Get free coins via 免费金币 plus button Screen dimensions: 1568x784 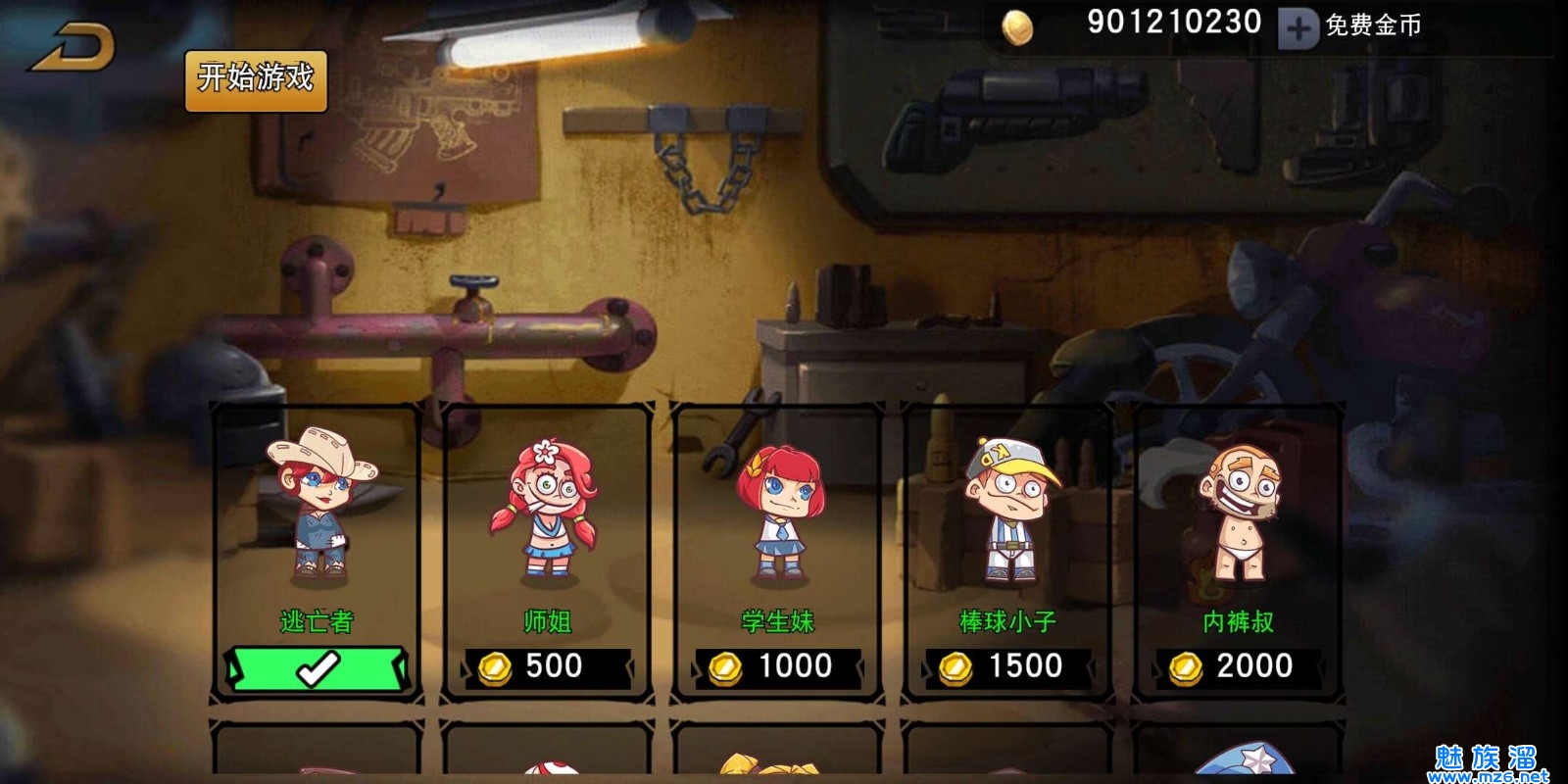1298,28
